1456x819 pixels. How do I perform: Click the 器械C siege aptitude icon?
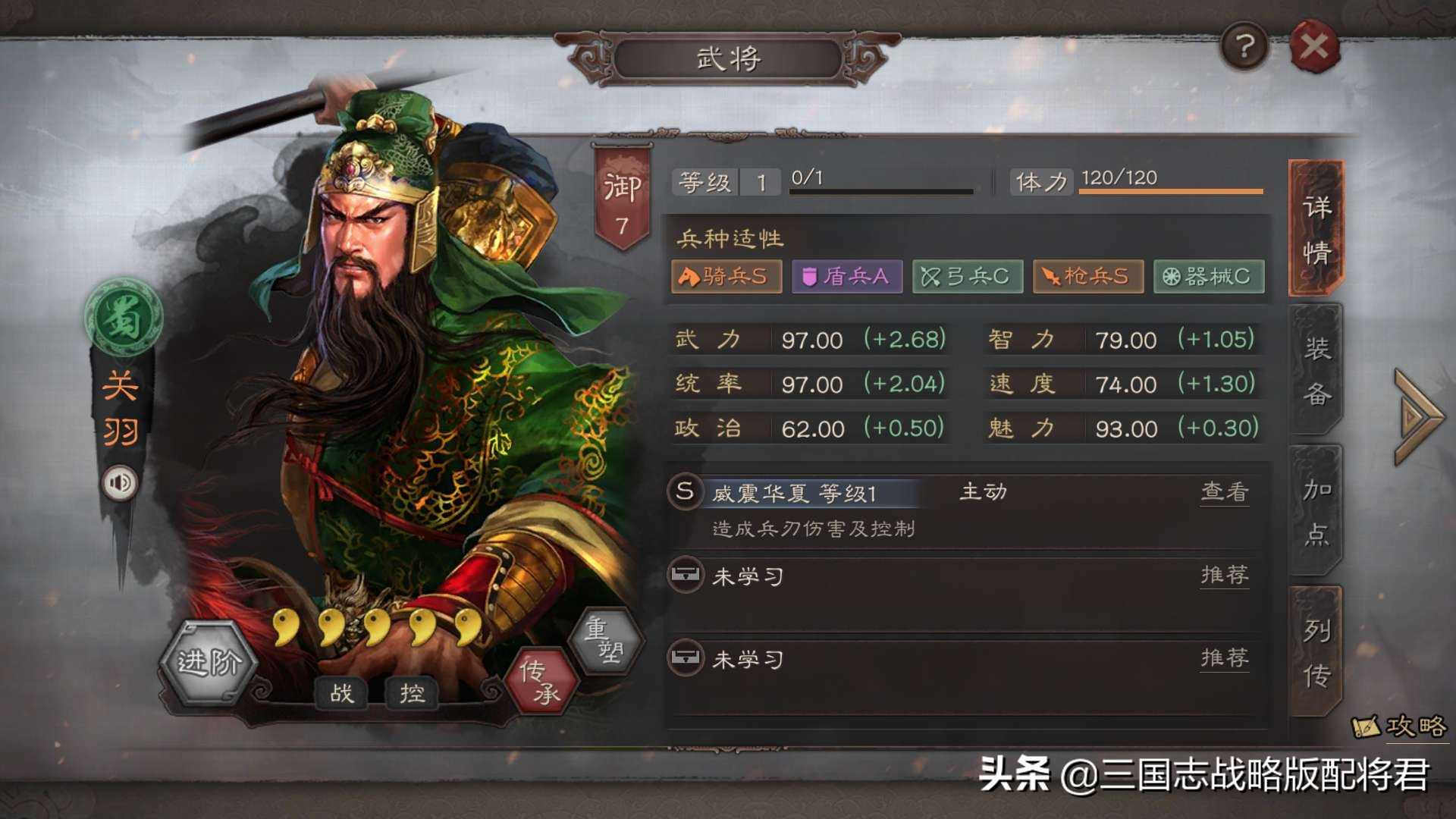(1209, 277)
